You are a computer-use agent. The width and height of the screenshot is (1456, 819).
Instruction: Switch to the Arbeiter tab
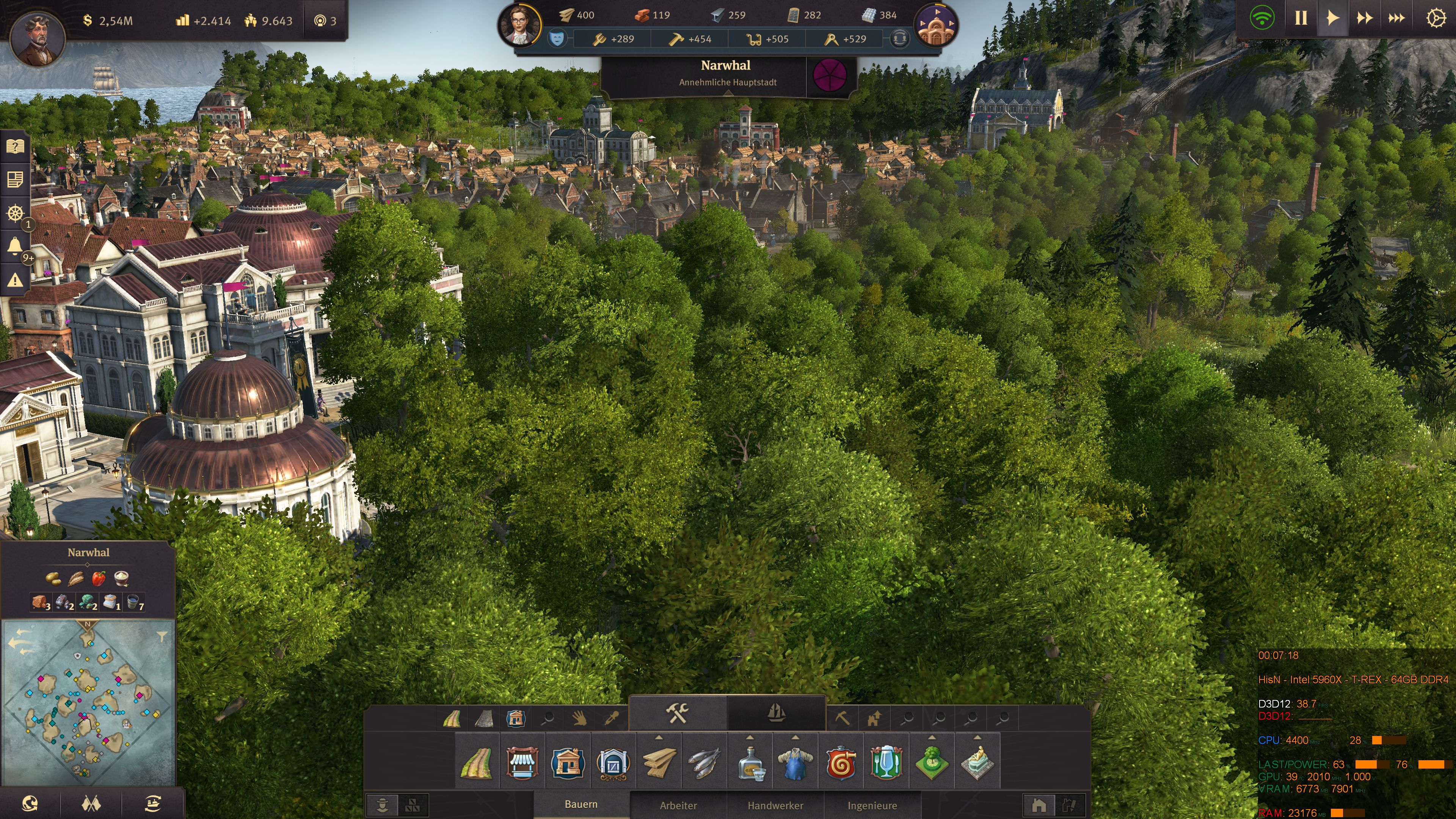click(678, 805)
